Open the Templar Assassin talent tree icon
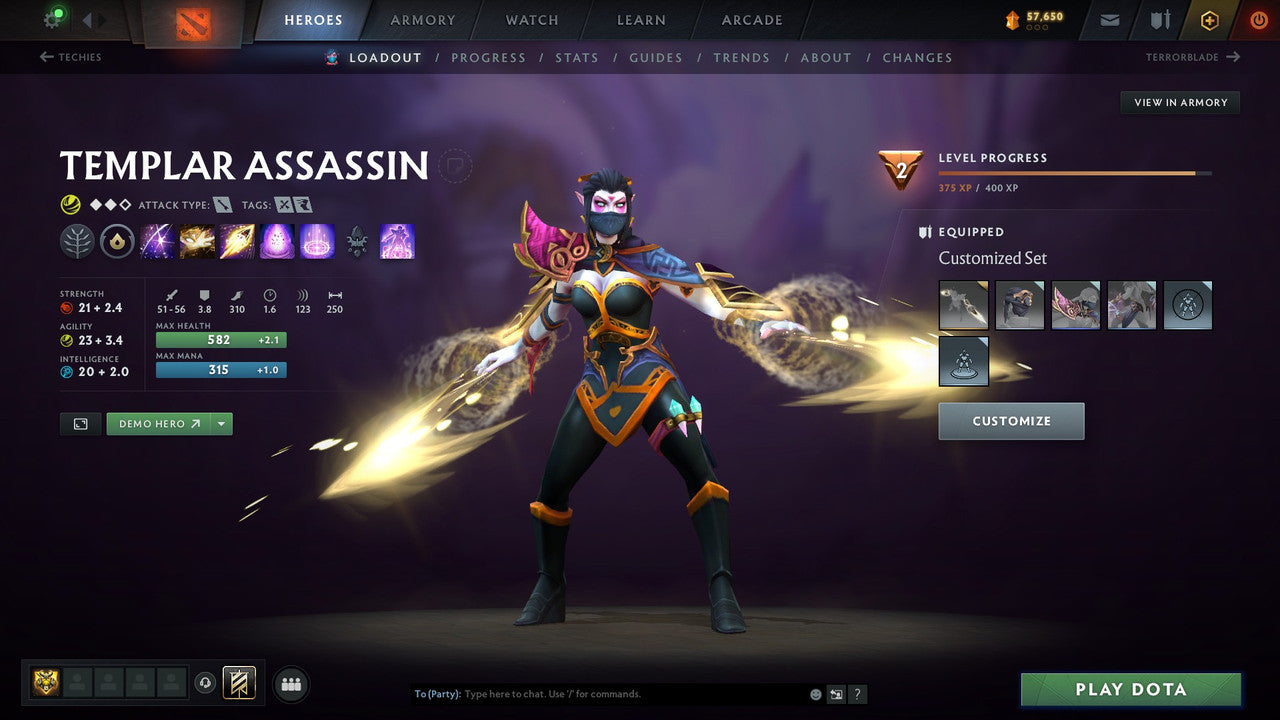 tap(78, 240)
